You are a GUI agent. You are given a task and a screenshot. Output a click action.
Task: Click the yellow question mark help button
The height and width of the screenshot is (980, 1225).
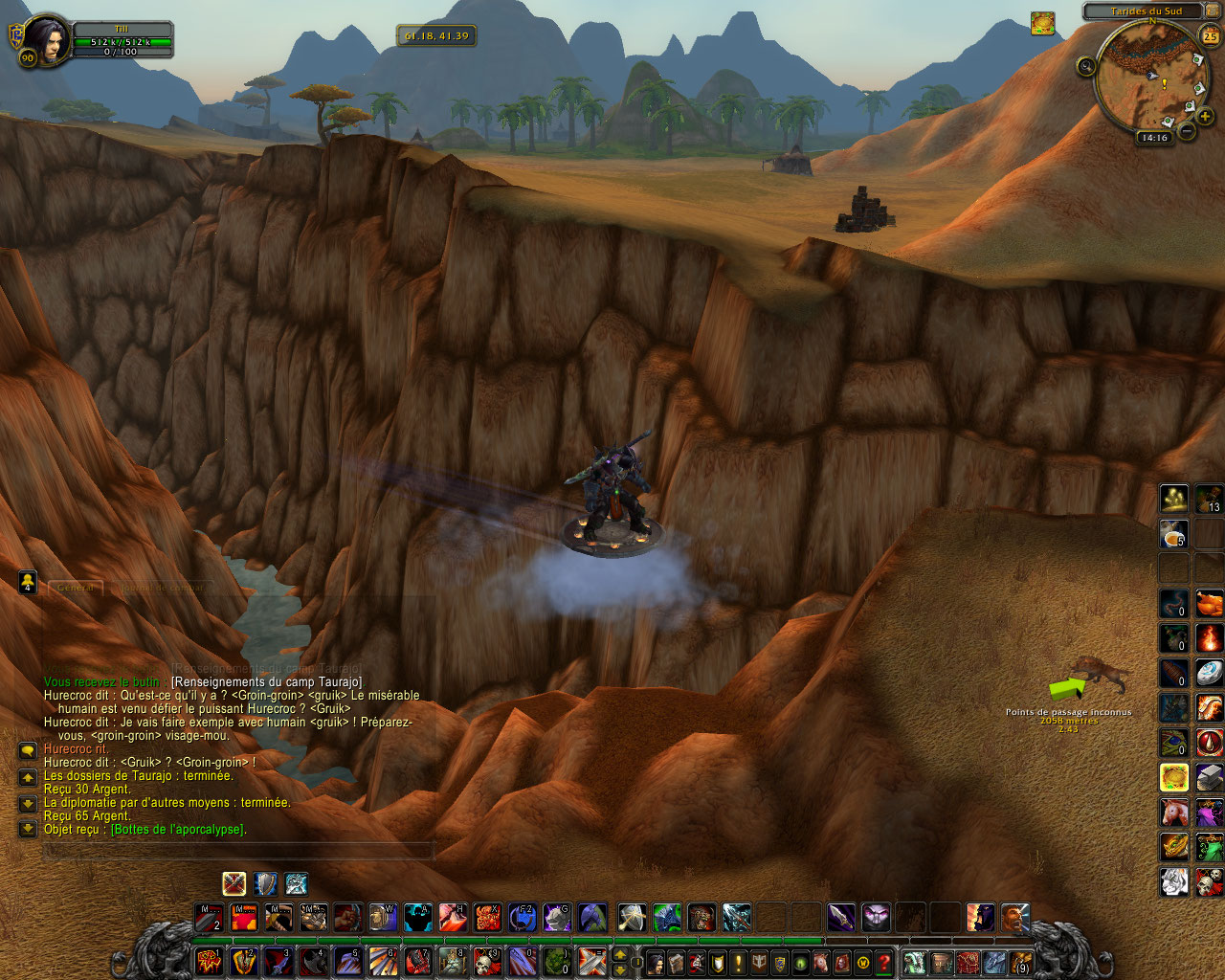click(884, 962)
